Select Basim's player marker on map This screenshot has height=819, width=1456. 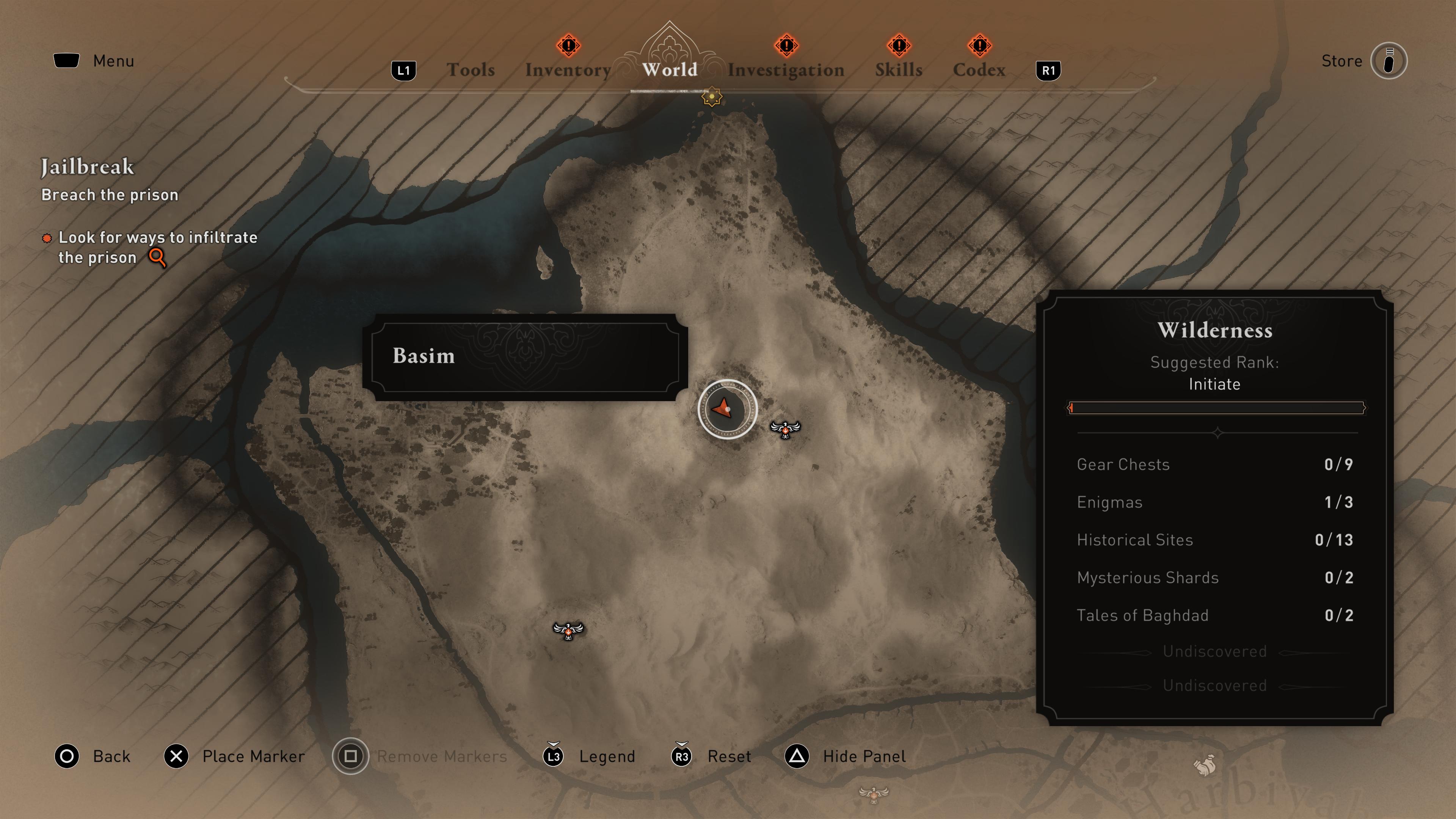click(x=727, y=409)
